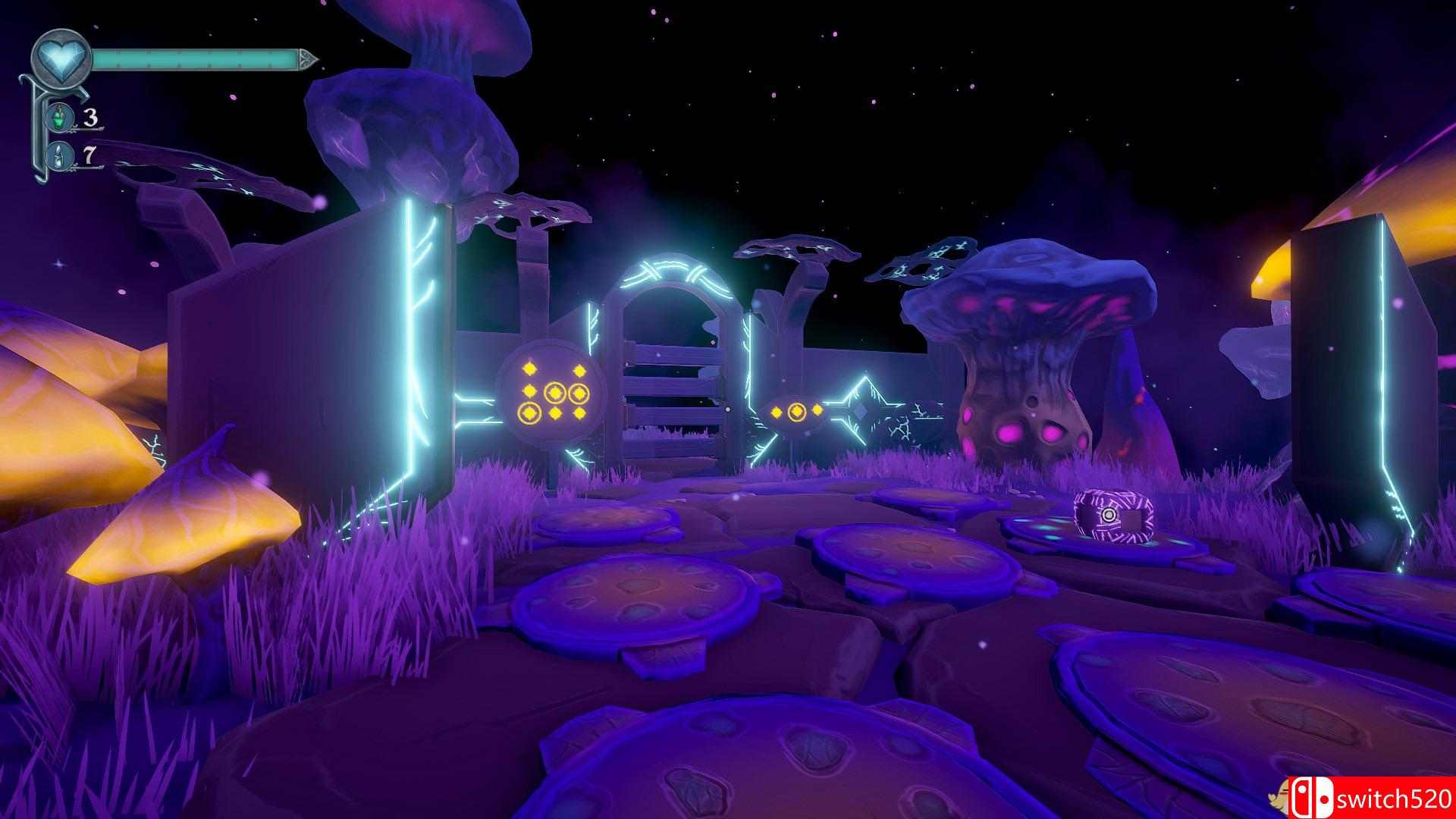Screen dimensions: 1456x819
Task: Select the white crystal shard icon
Action: [x=58, y=157]
